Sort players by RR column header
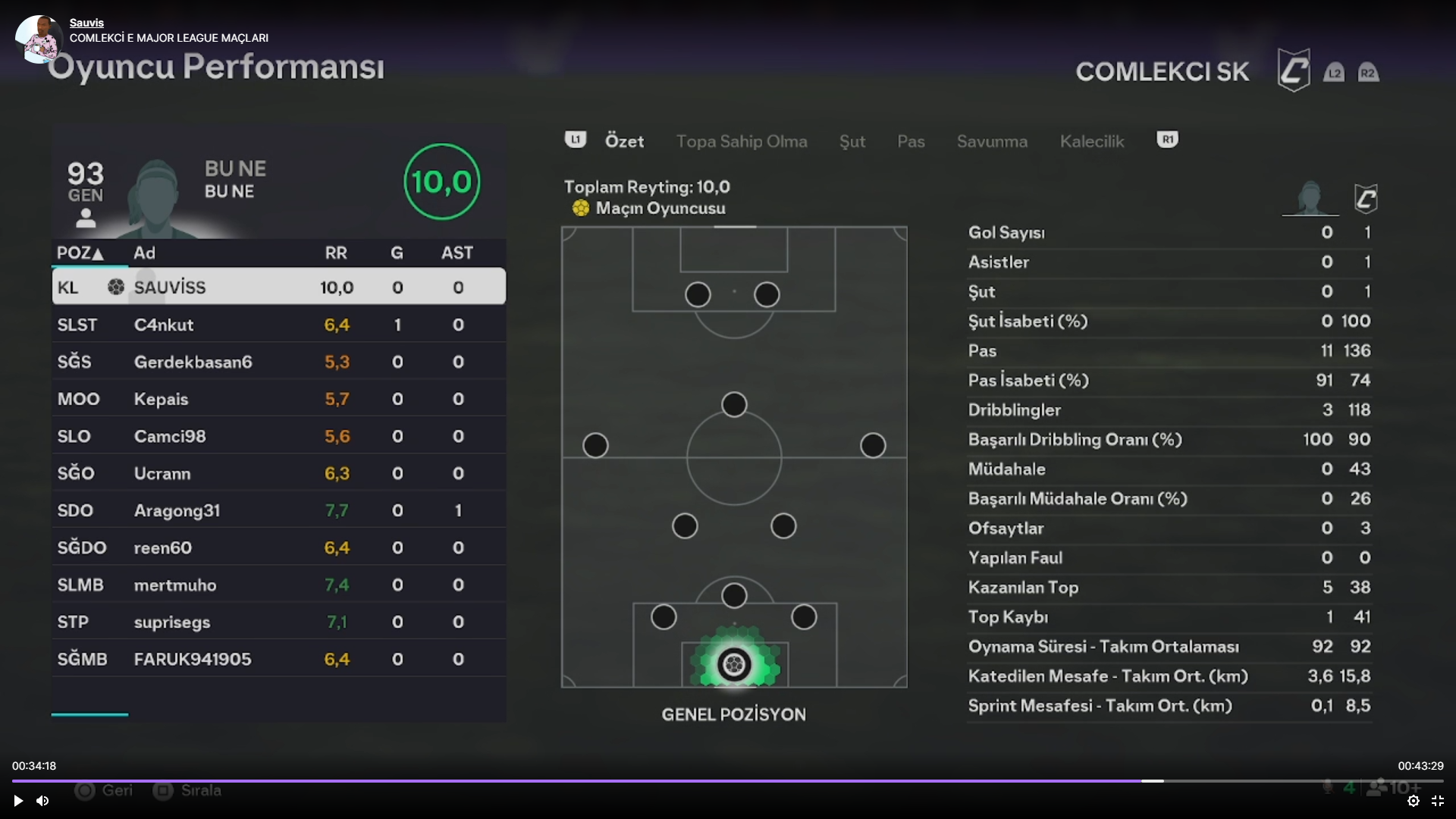 pyautogui.click(x=336, y=253)
